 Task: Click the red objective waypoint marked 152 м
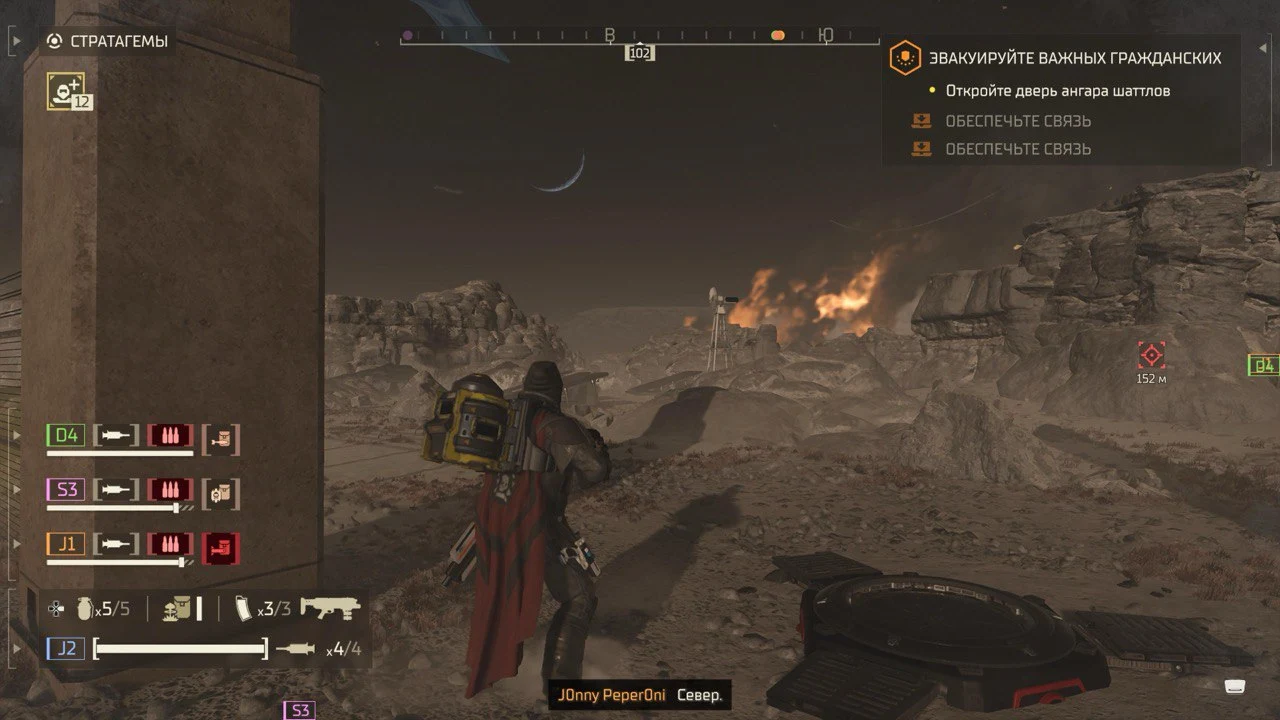pyautogui.click(x=1151, y=355)
